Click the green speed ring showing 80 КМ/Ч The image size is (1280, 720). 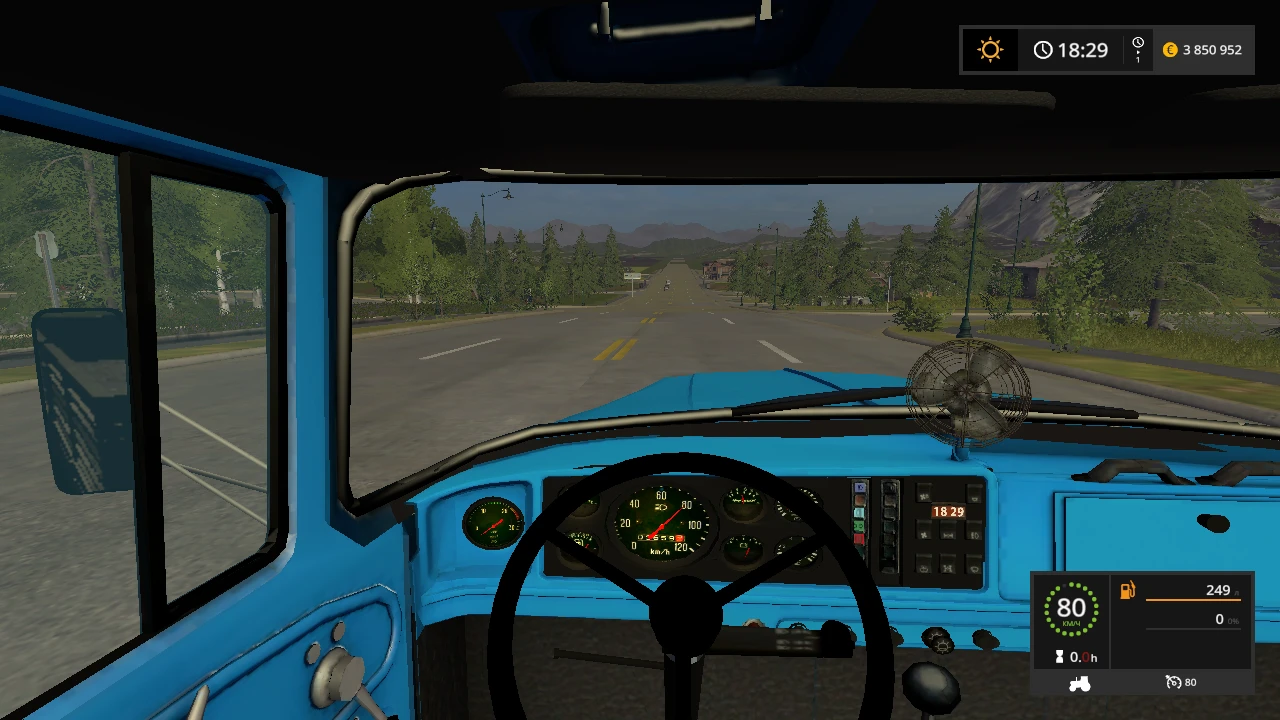[x=1072, y=608]
